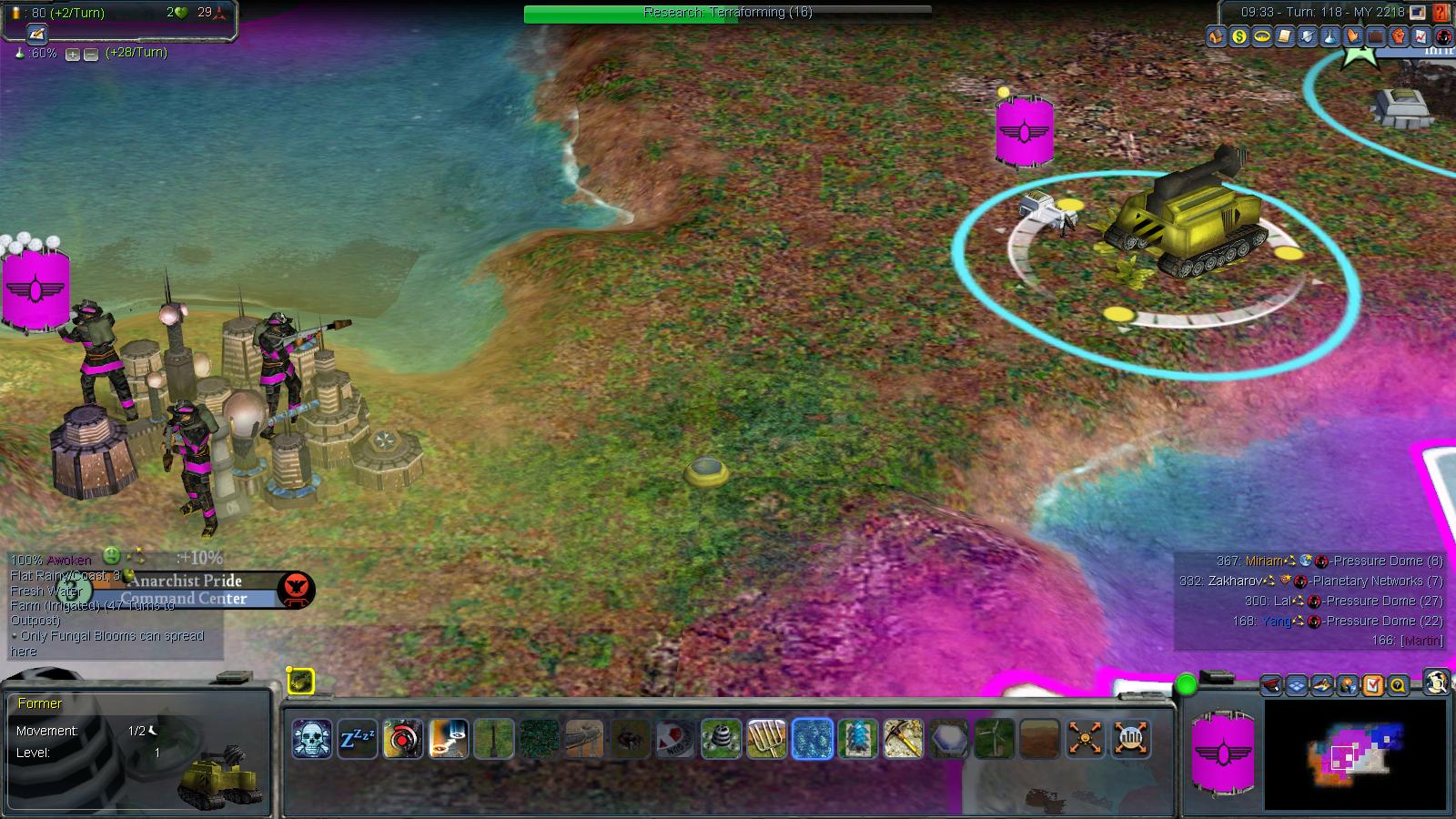Viewport: 1456px width, 819px height.
Task: Disband unit with the skull icon
Action: pyautogui.click(x=312, y=738)
